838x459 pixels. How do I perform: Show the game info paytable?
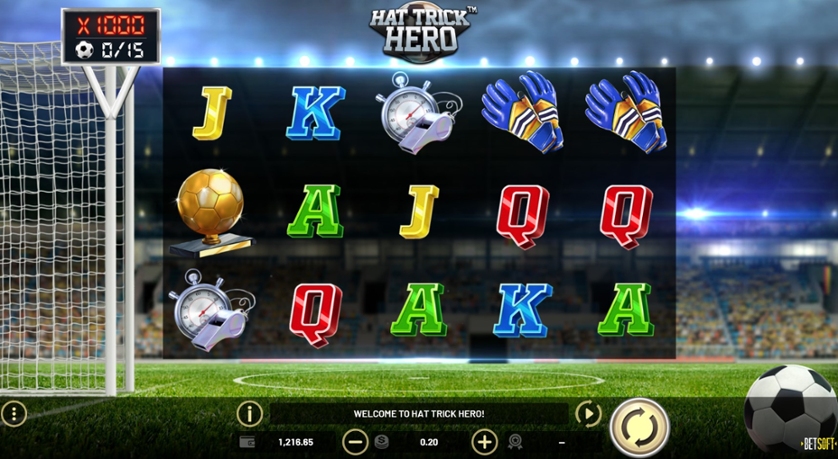250,413
